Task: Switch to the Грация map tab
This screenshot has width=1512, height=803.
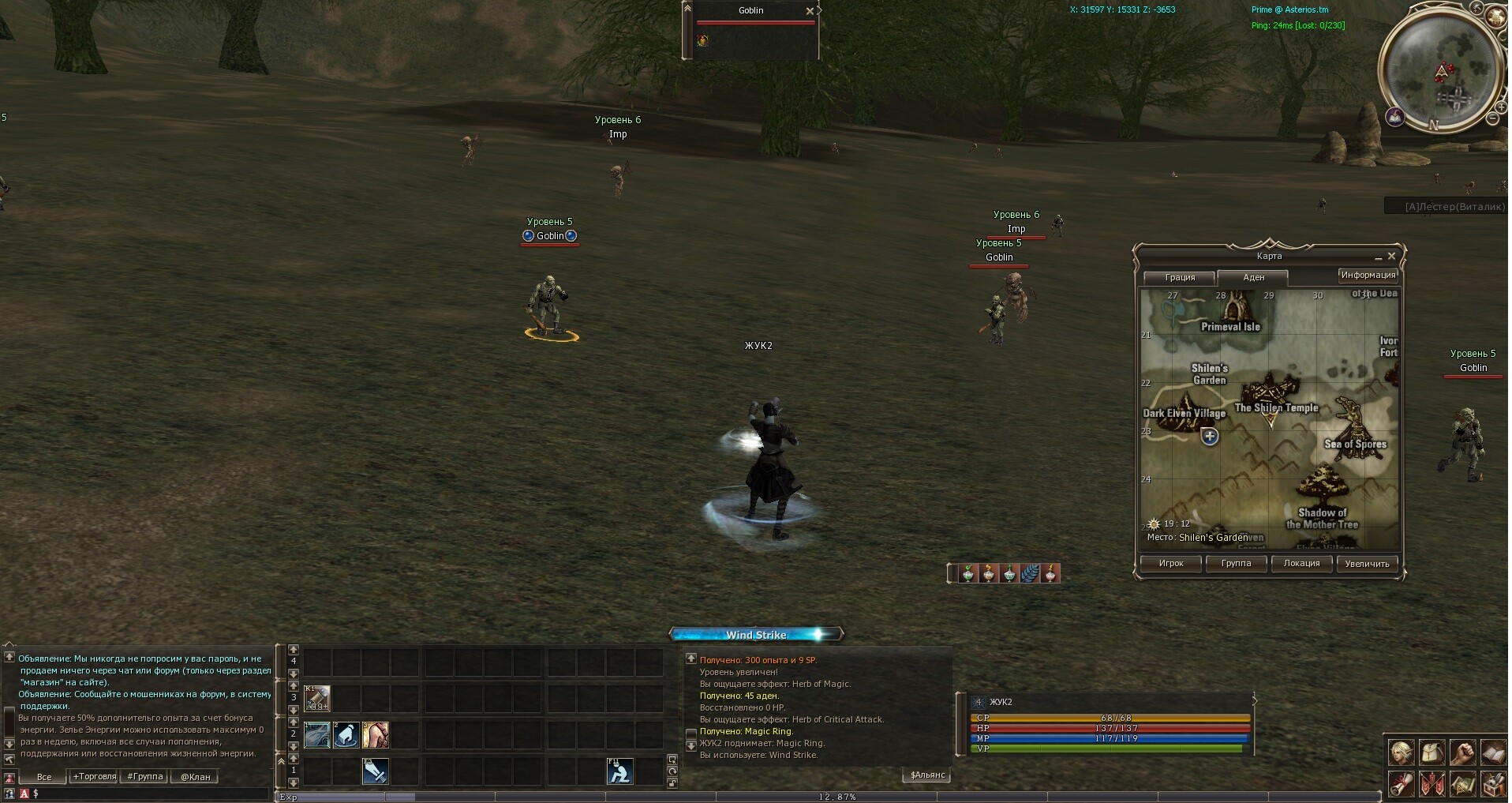Action: [x=1179, y=278]
